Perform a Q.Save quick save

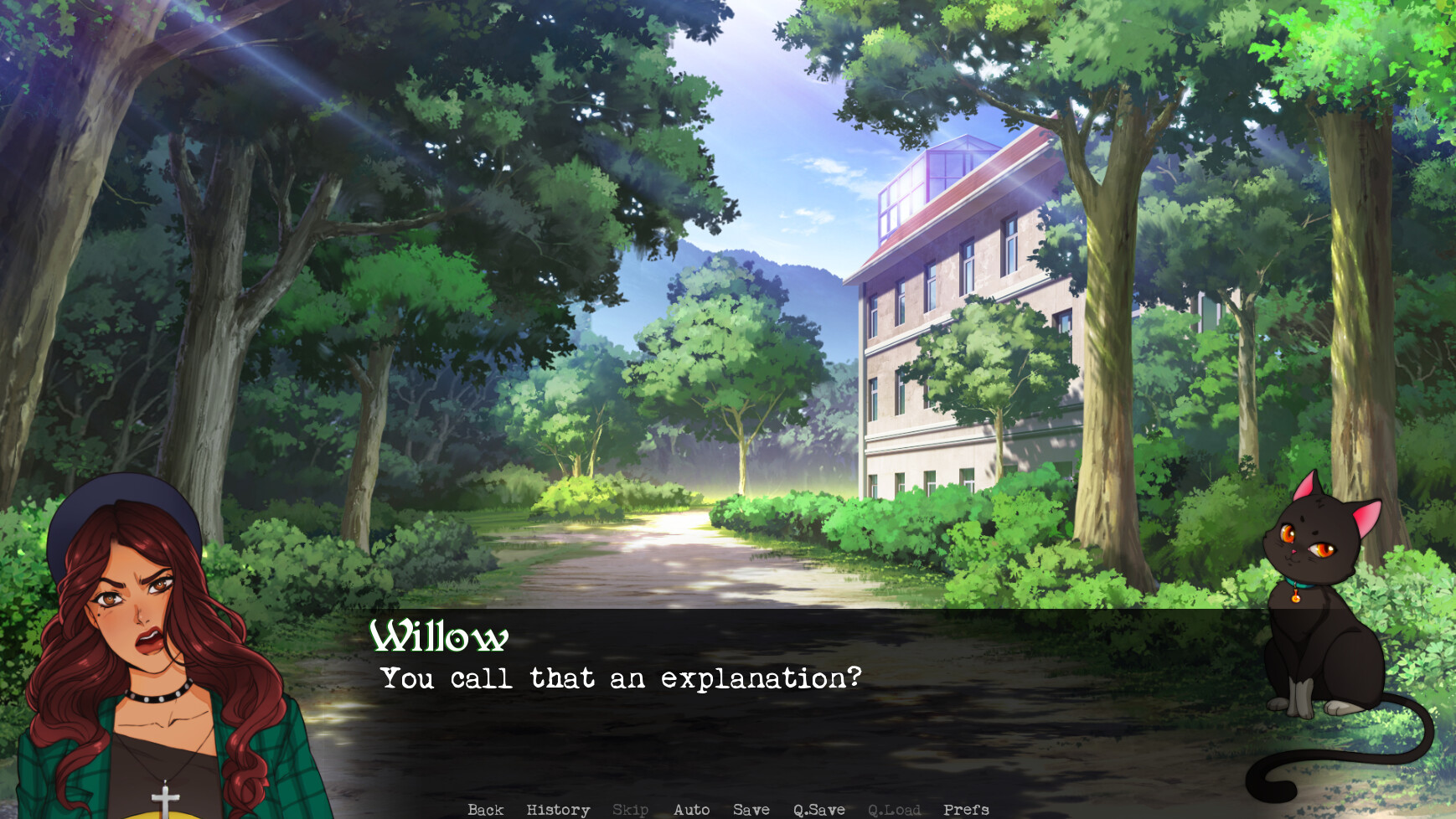tap(821, 809)
